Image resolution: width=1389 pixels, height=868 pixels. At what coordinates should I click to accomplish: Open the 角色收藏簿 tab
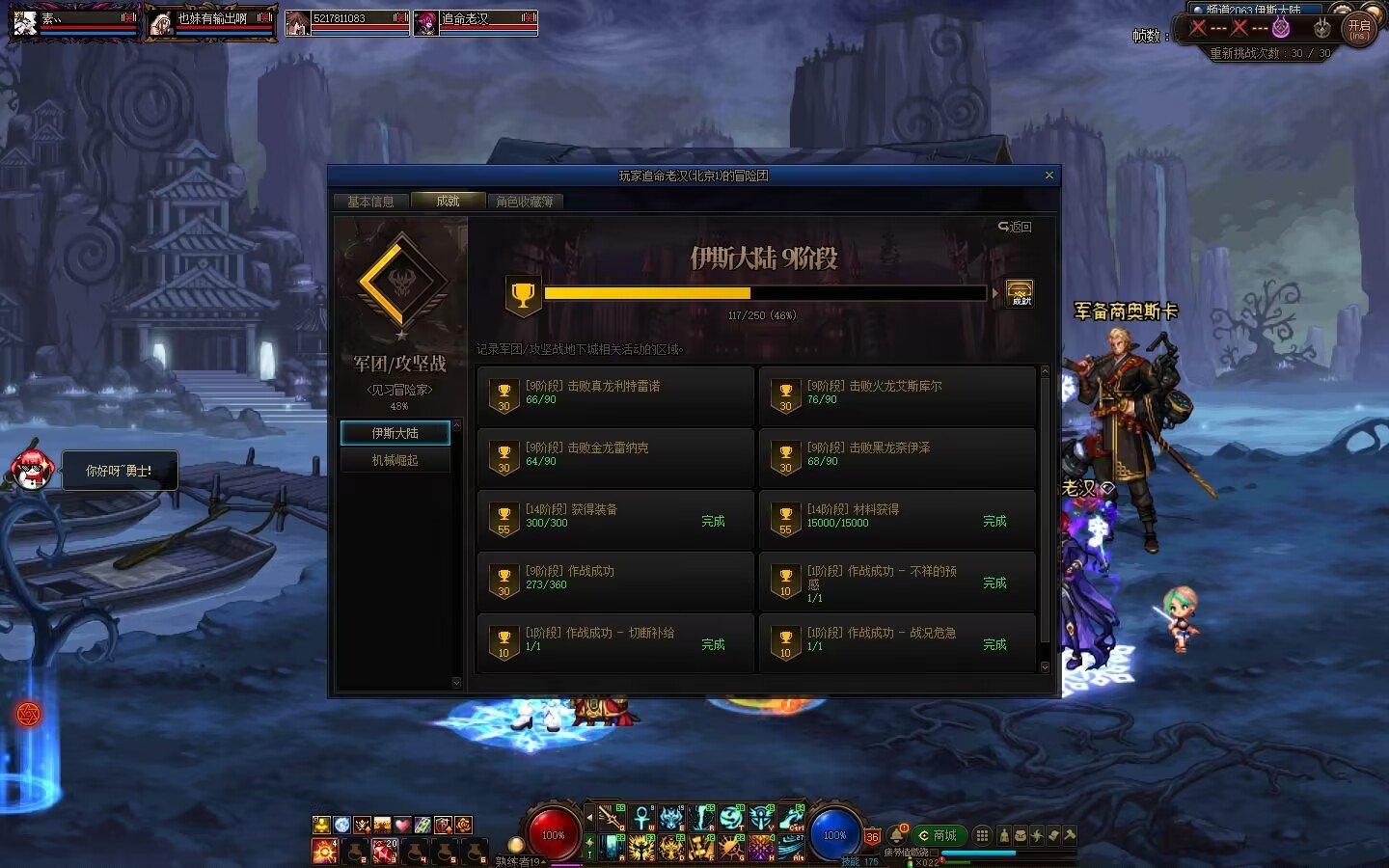[x=525, y=202]
